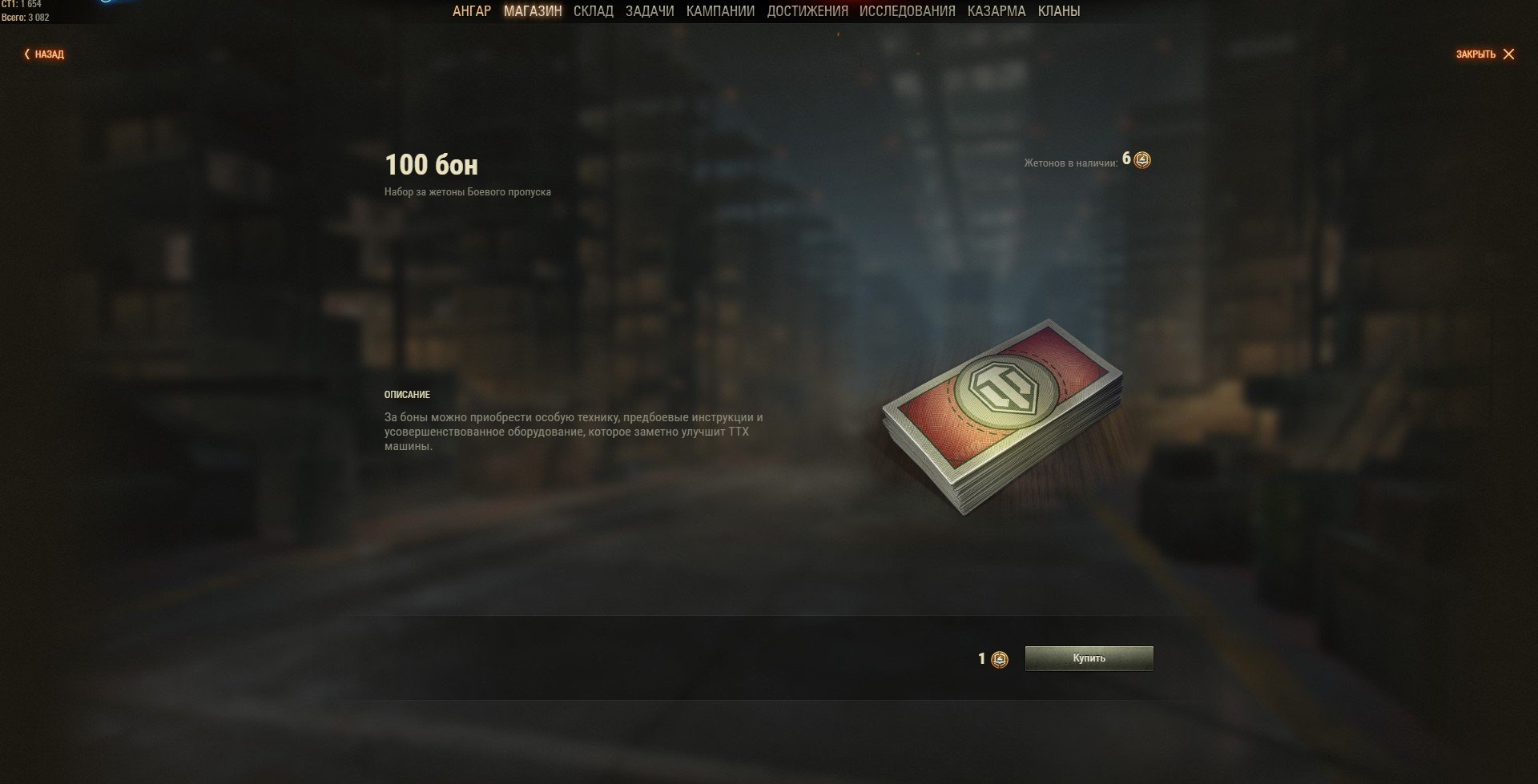Click the Battle Pass token icon near available tokens
Image resolution: width=1538 pixels, height=784 pixels.
pos(1141,160)
